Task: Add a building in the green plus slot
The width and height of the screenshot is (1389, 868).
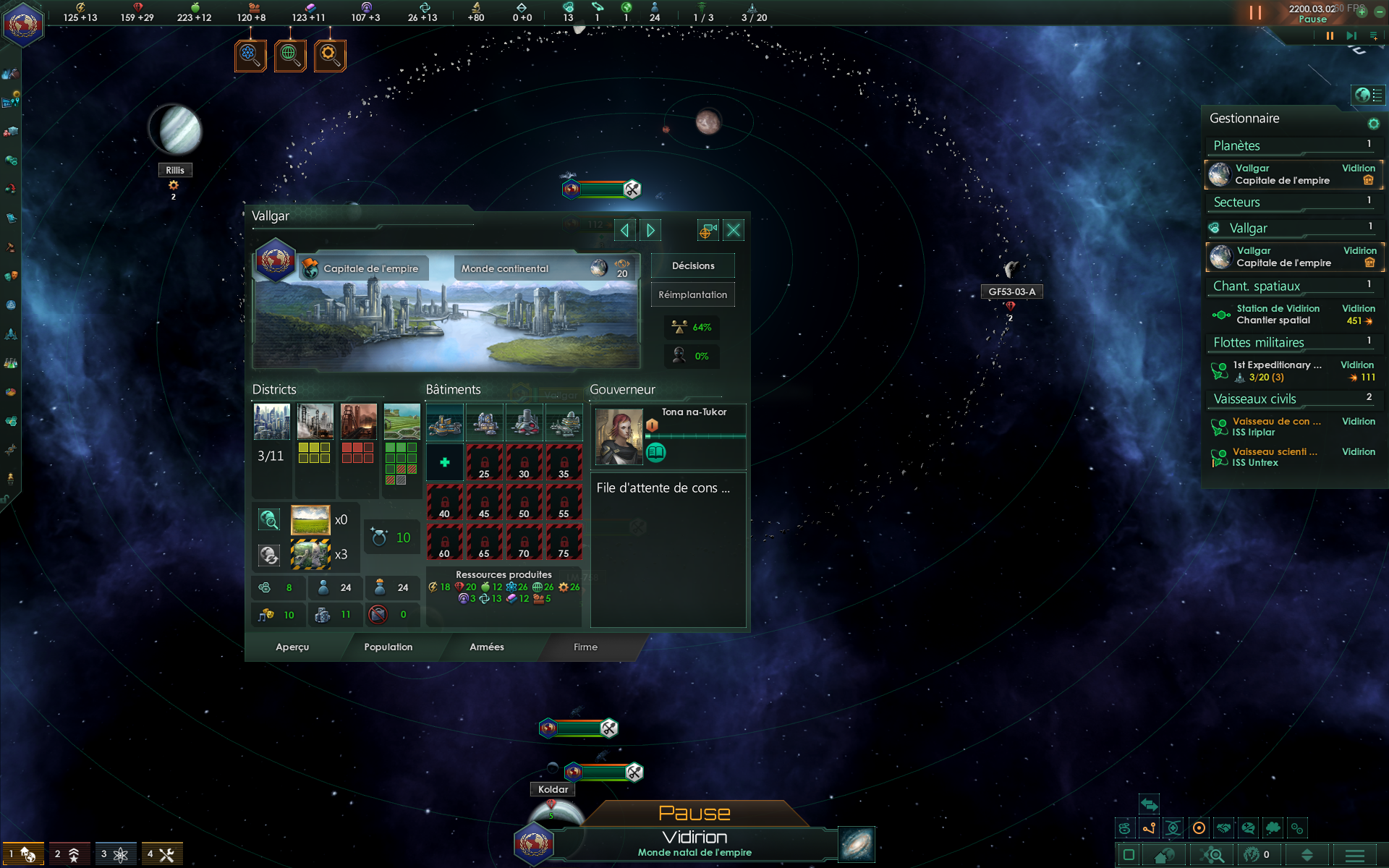Action: point(444,462)
